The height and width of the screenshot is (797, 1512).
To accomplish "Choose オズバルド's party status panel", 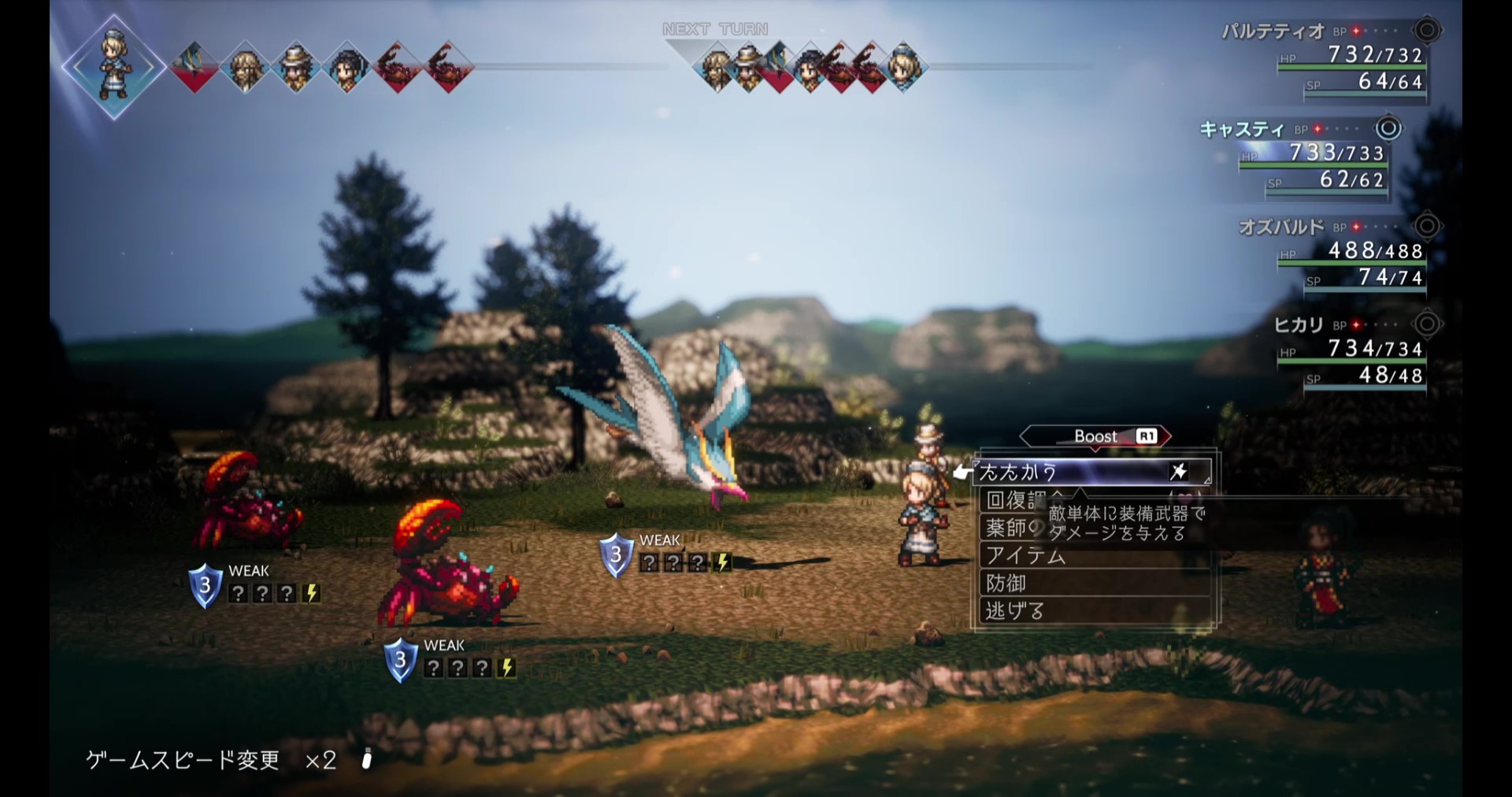I will [x=1339, y=253].
